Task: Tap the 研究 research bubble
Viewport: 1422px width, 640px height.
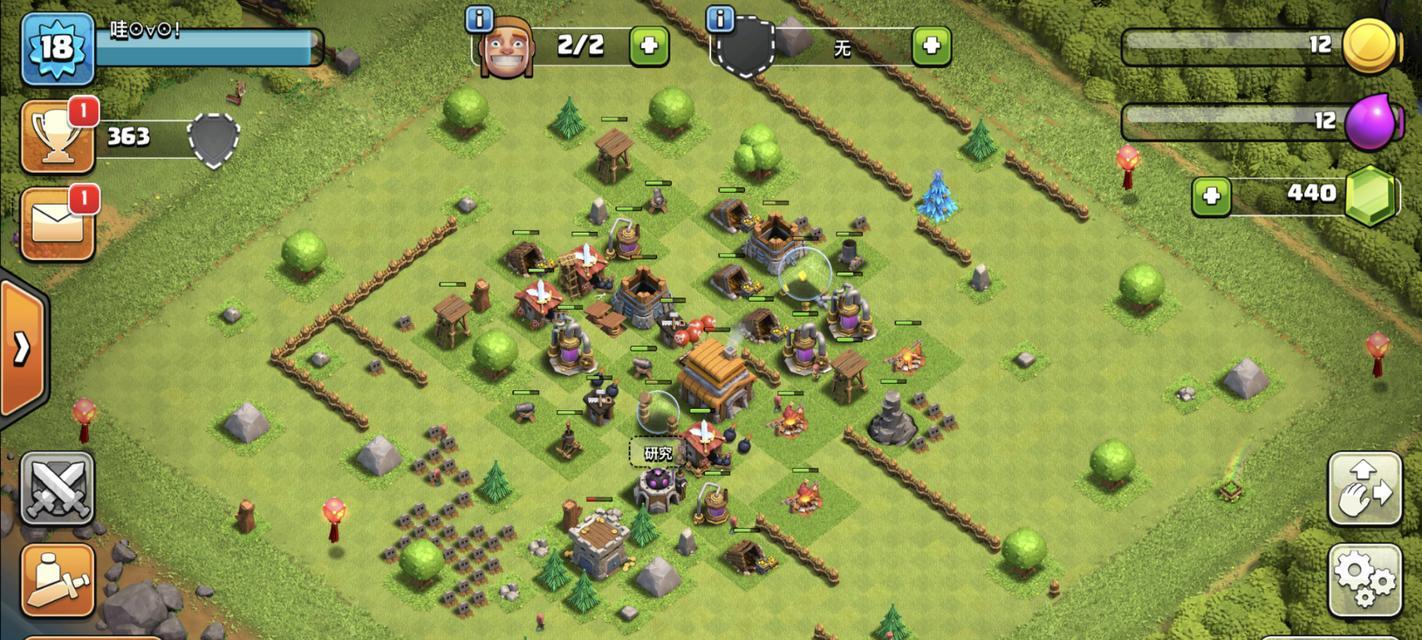Action: click(x=658, y=453)
